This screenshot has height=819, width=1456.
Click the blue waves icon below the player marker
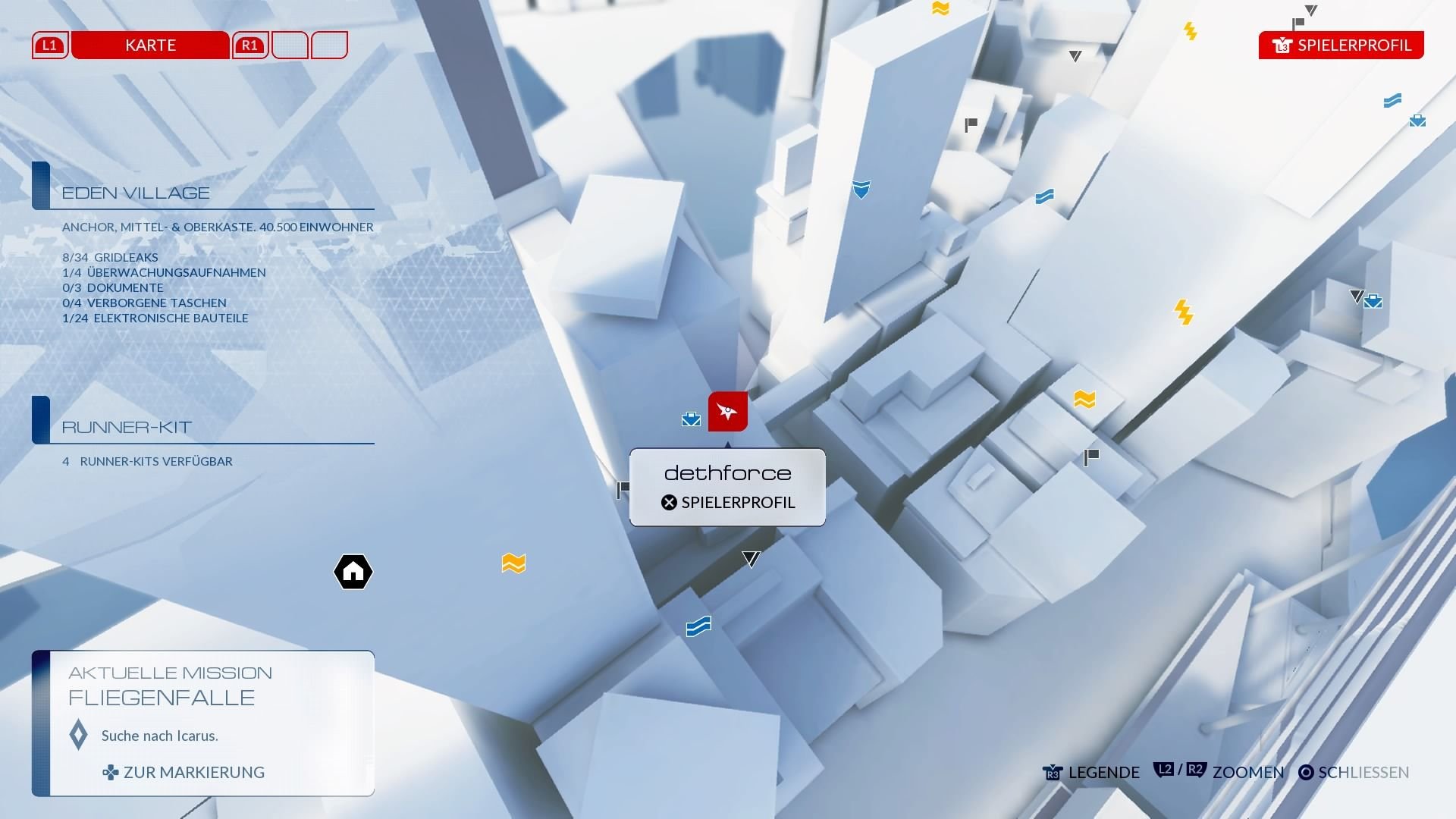point(698,626)
